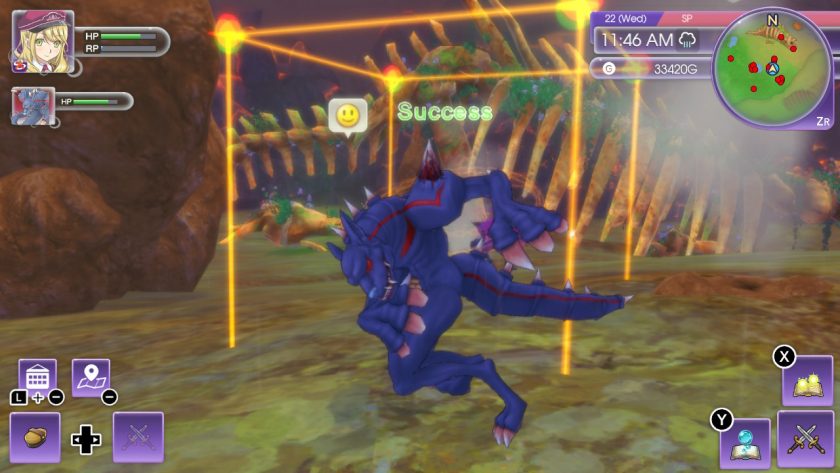Click the blonde player character portrait
Image resolution: width=840 pixels, height=473 pixels.
pyautogui.click(x=42, y=42)
